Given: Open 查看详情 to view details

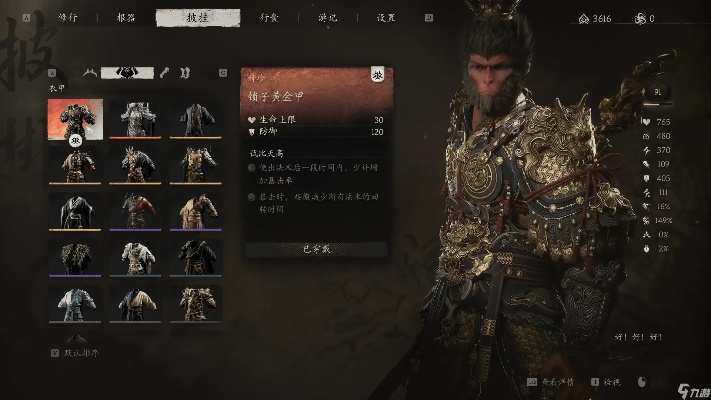Looking at the screenshot, I should click(x=565, y=382).
